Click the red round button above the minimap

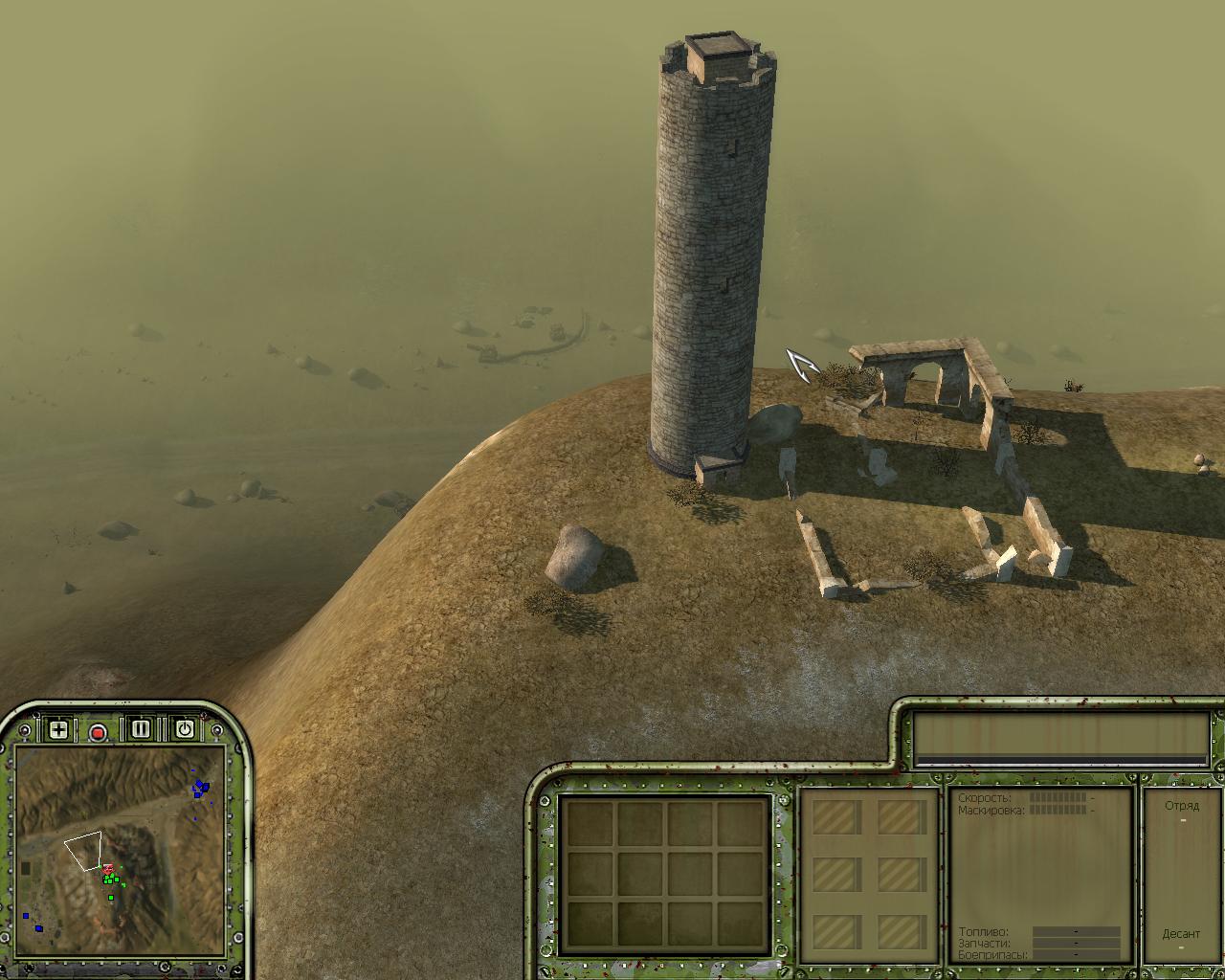[x=98, y=733]
